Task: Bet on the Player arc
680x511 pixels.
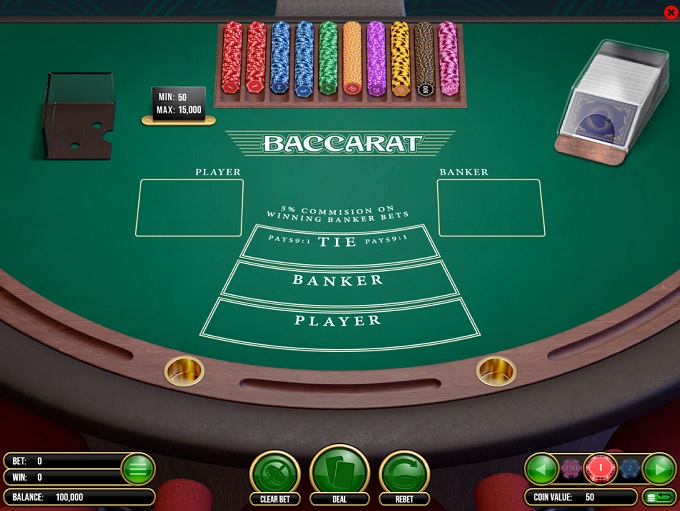Action: tap(338, 321)
